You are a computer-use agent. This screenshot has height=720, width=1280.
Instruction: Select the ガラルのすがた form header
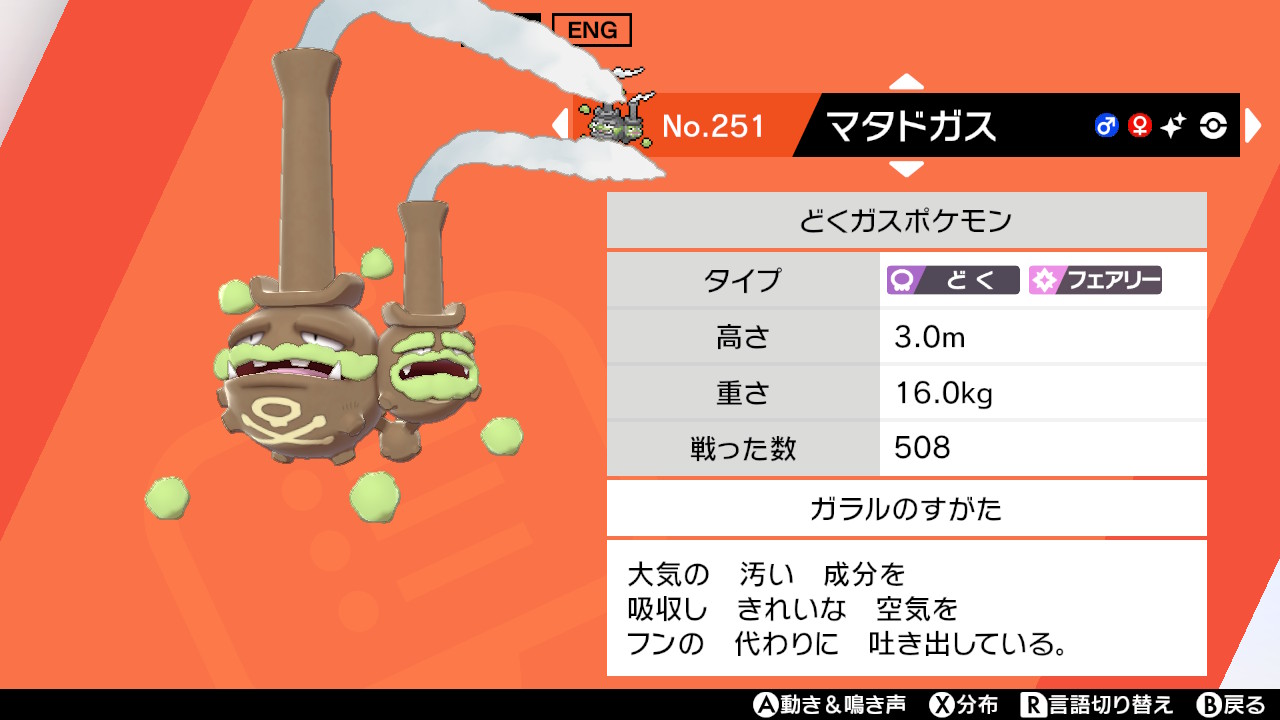[x=906, y=507]
